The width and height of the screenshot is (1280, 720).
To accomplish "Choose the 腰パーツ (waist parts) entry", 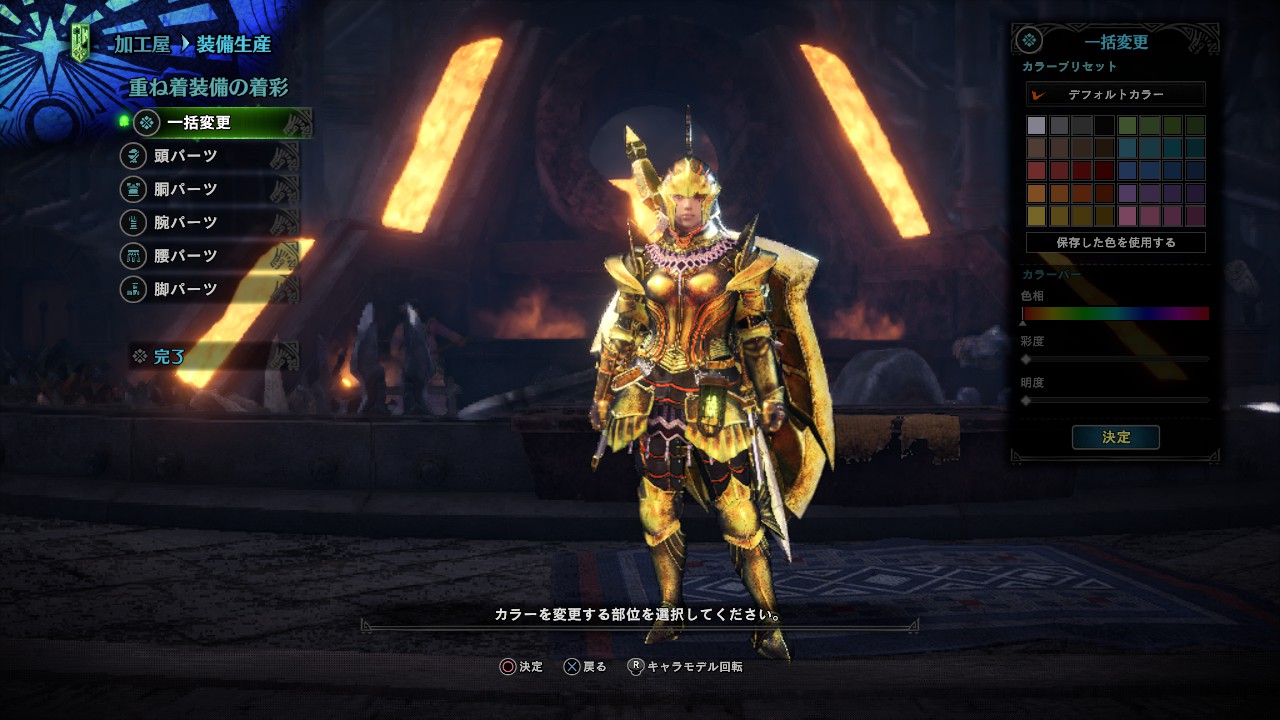I will (185, 256).
